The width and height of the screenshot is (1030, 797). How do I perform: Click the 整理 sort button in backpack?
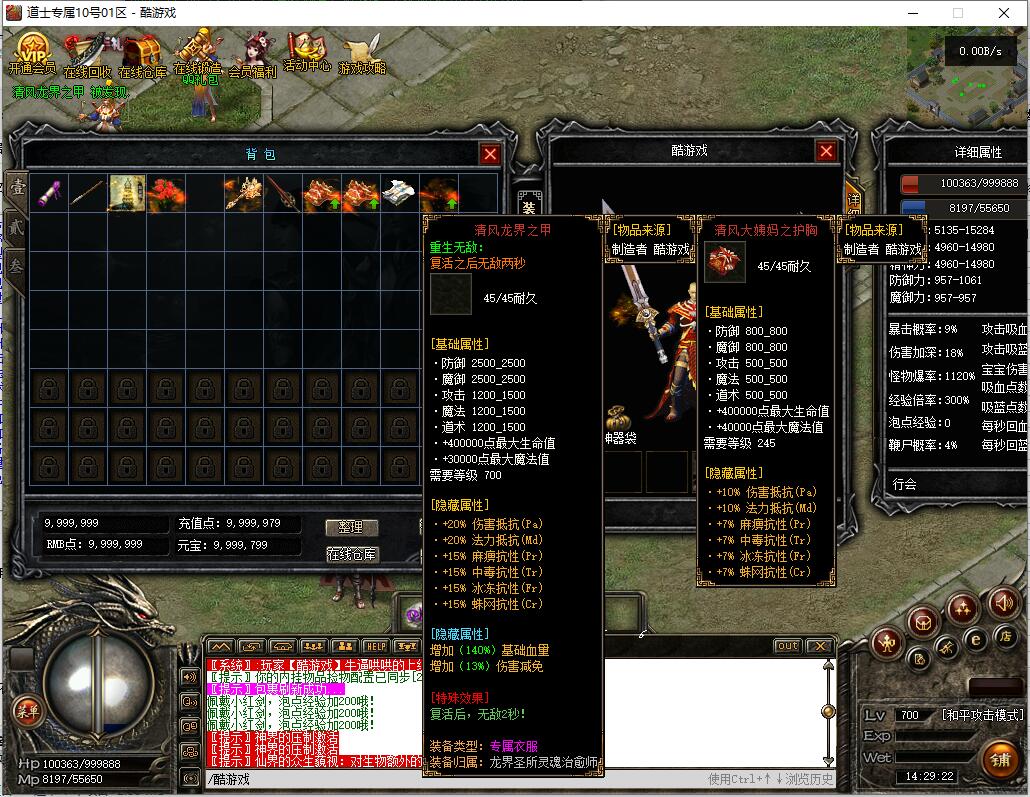coord(351,527)
